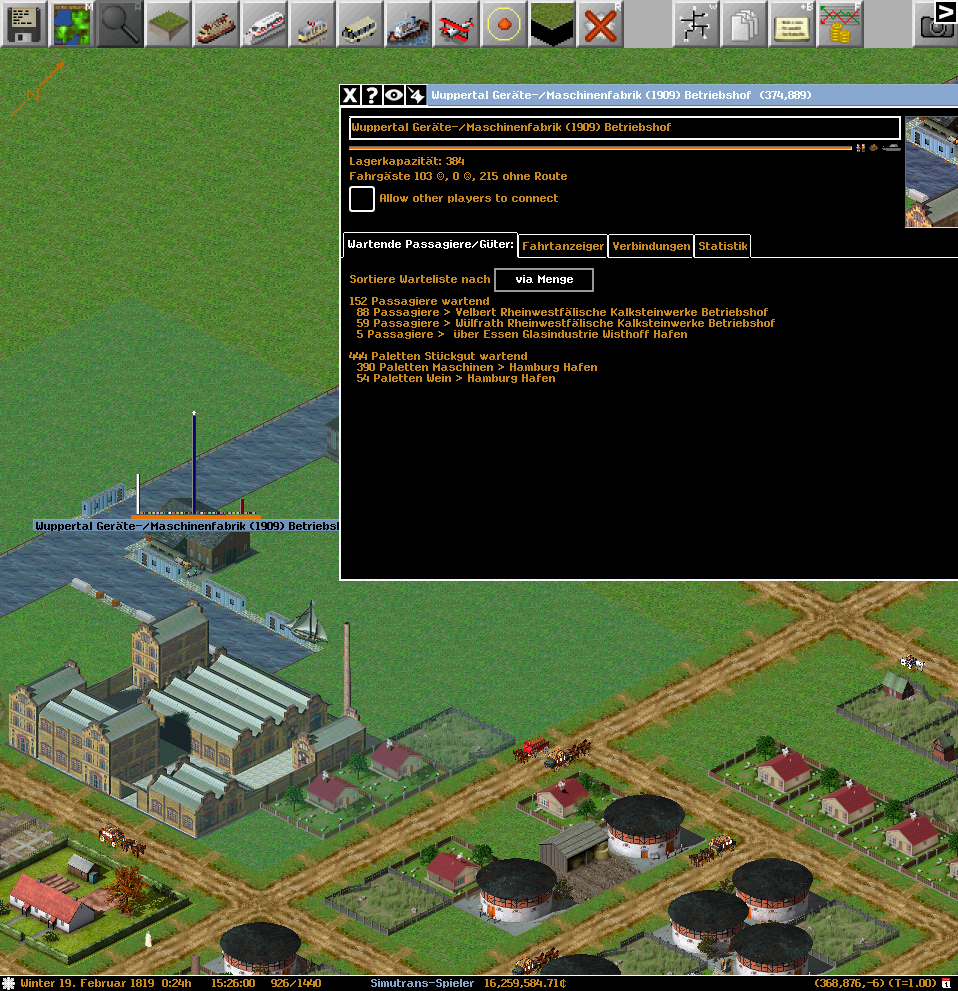Open the terrain landscaping tools

pyautogui.click(x=168, y=23)
